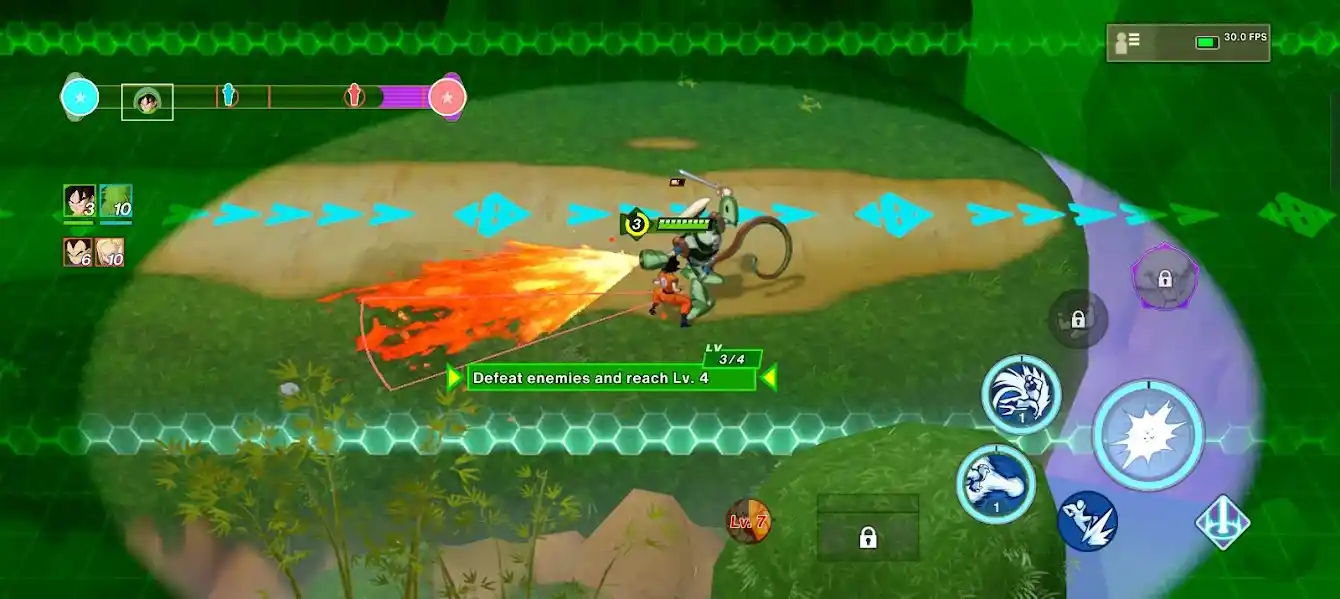Tap the large burst basic attack button
This screenshot has height=599, width=1340.
pyautogui.click(x=1148, y=435)
